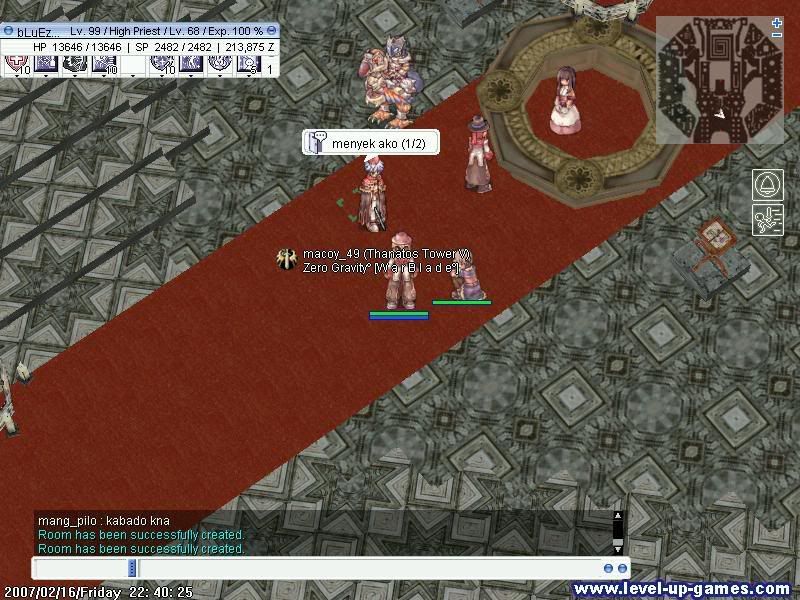800x600 pixels.
Task: Click the chat message input field
Action: (x=320, y=568)
